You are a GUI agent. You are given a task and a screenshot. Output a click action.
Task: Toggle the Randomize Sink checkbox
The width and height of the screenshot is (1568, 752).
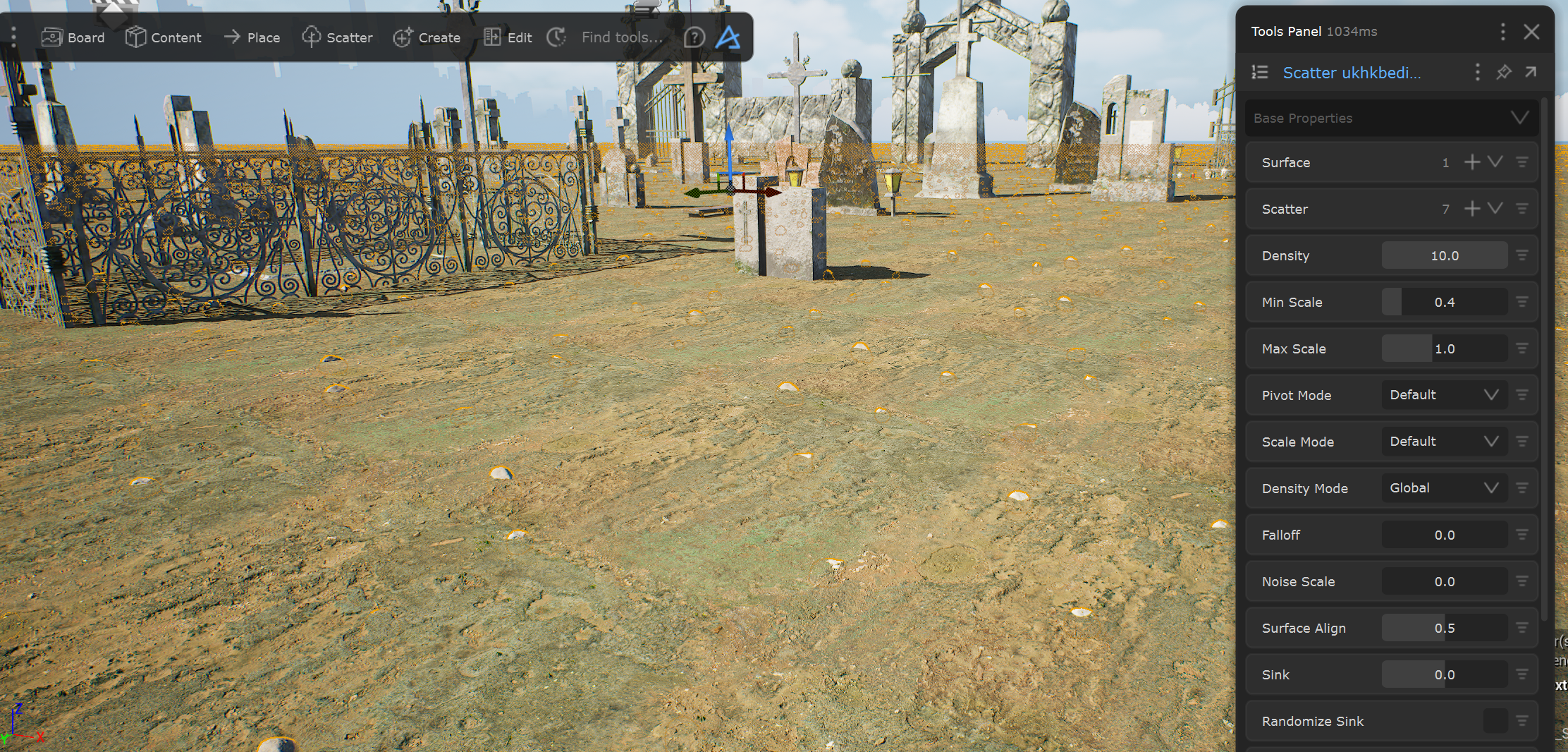[1495, 721]
